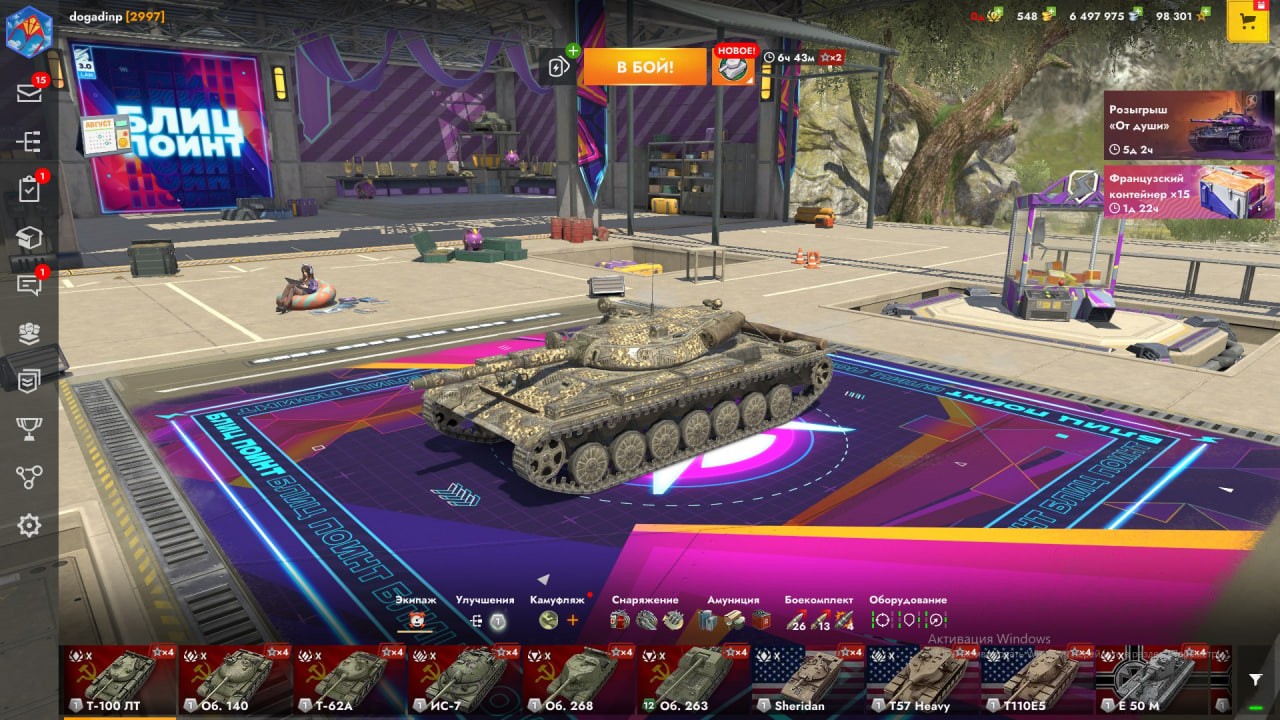Open the Французский контейнер x15 offer
This screenshot has height=720, width=1280.
(x=1188, y=191)
